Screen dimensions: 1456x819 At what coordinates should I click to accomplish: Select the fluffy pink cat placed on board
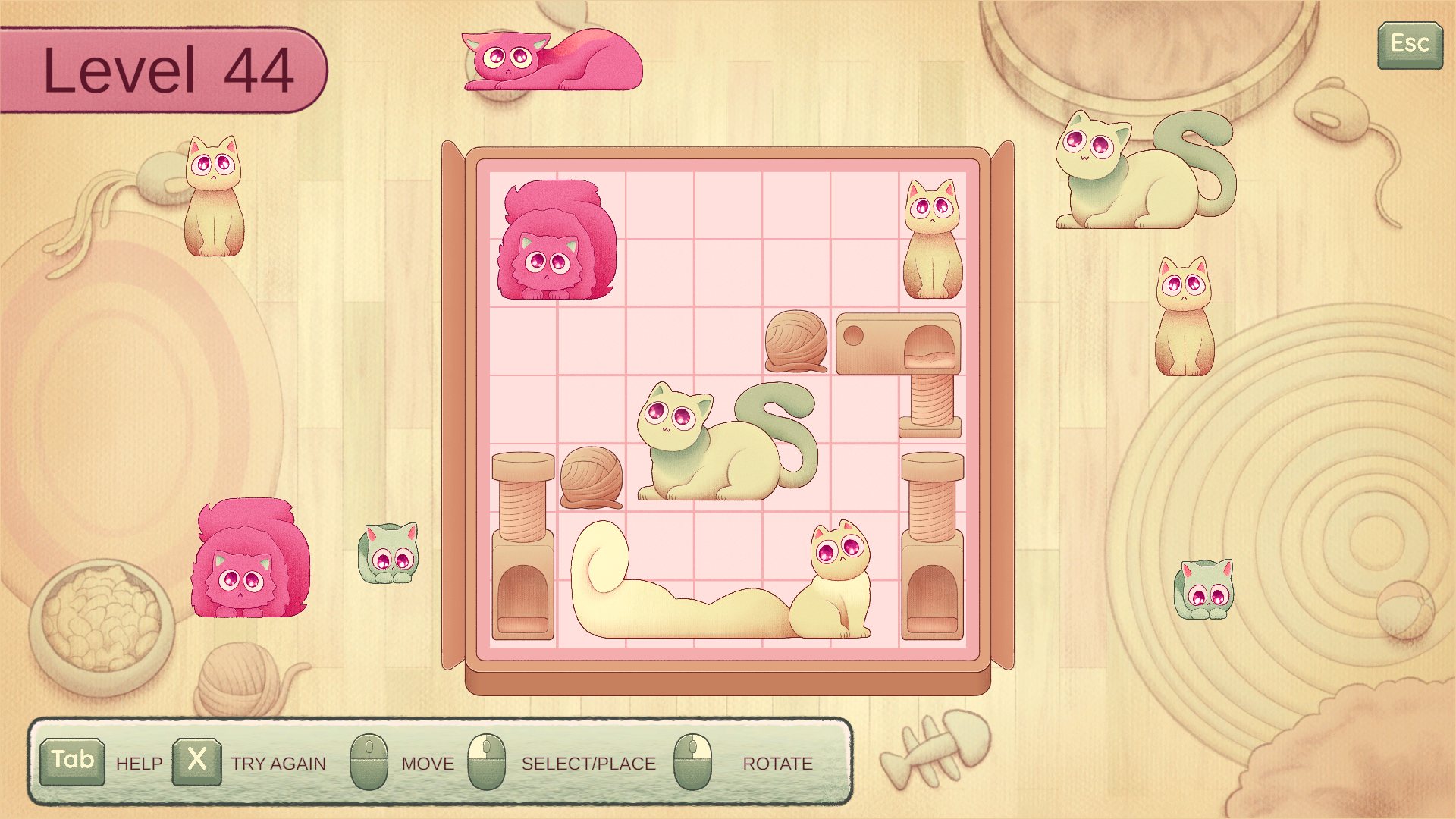pyautogui.click(x=556, y=243)
